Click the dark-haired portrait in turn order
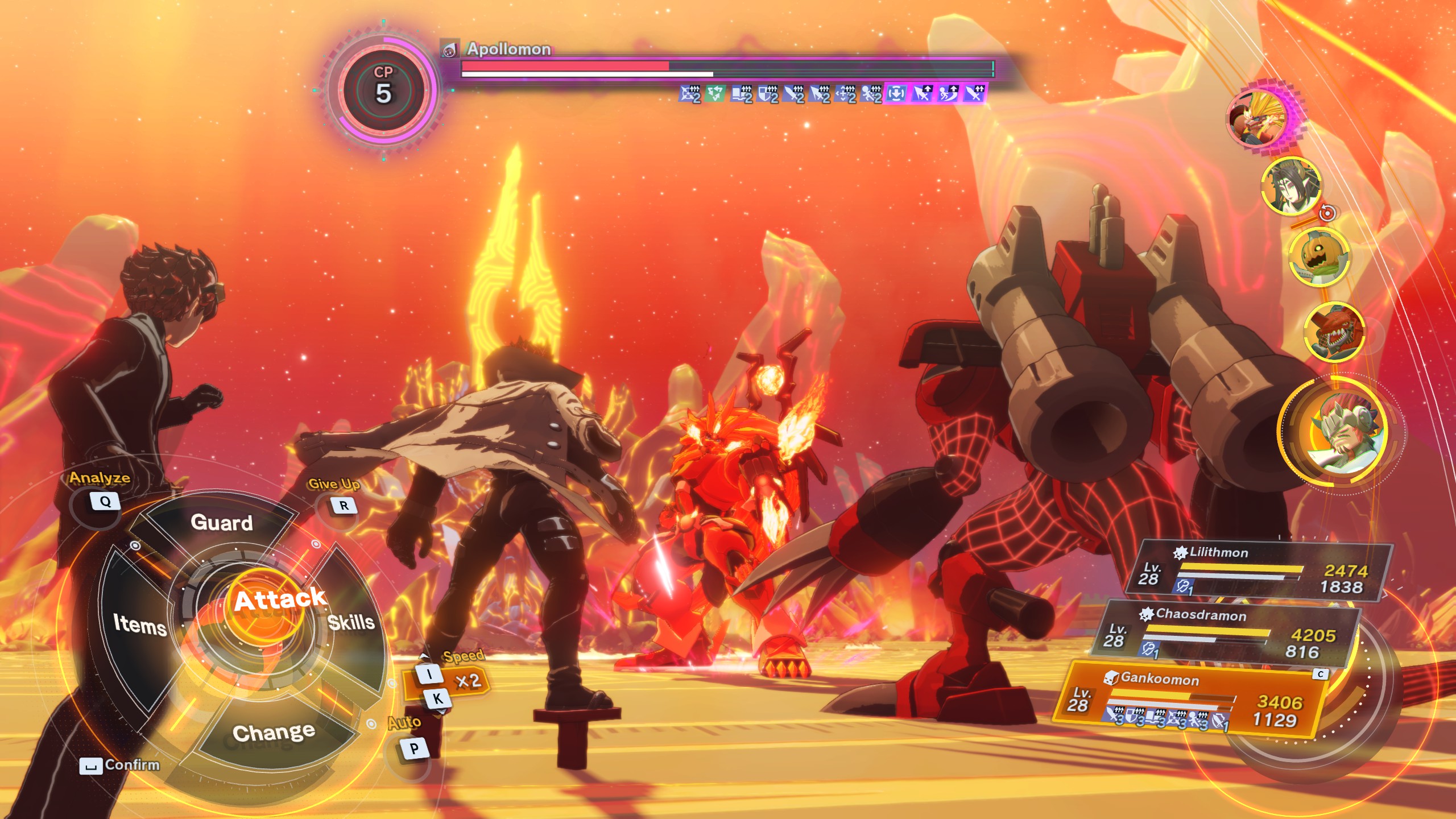The image size is (1456, 819). pyautogui.click(x=1290, y=185)
